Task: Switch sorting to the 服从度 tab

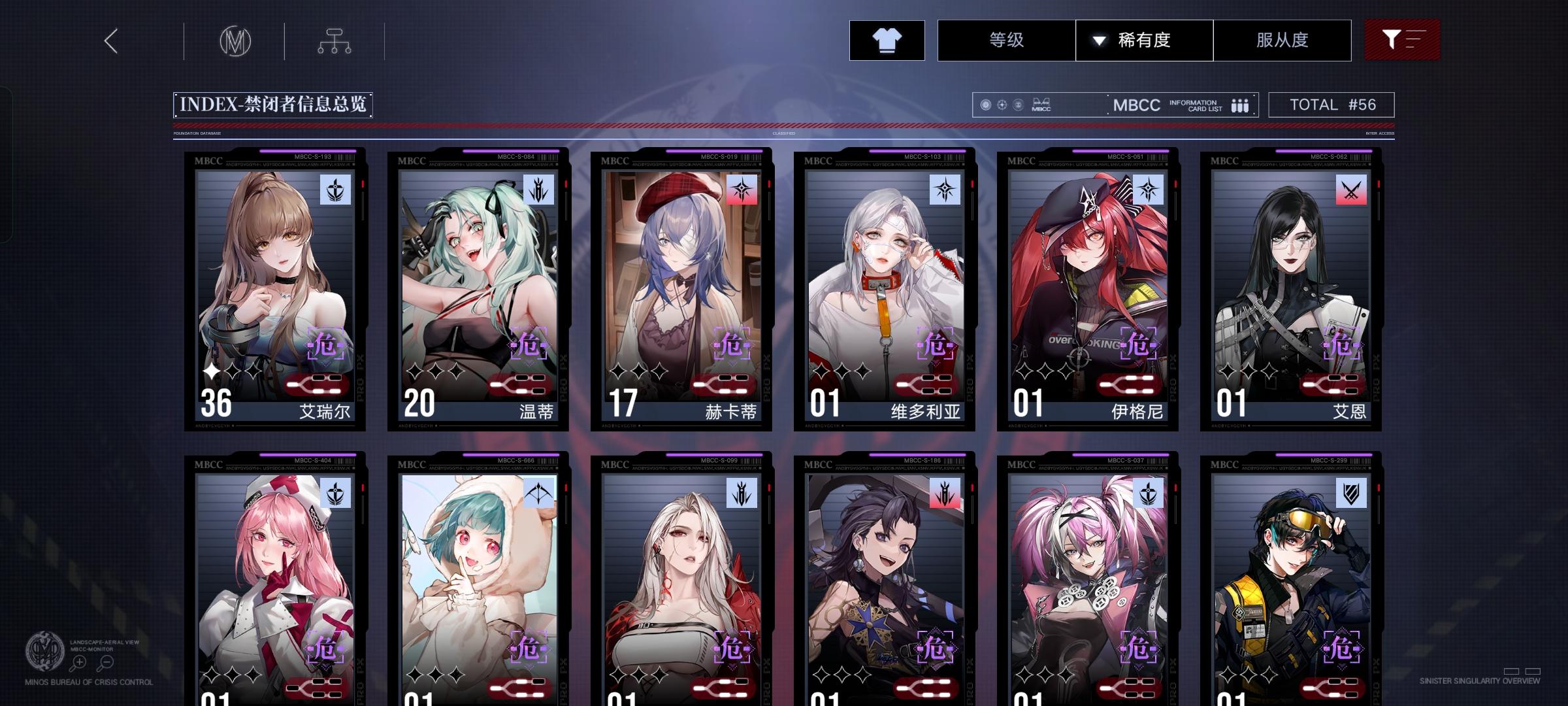Action: pyautogui.click(x=1282, y=40)
